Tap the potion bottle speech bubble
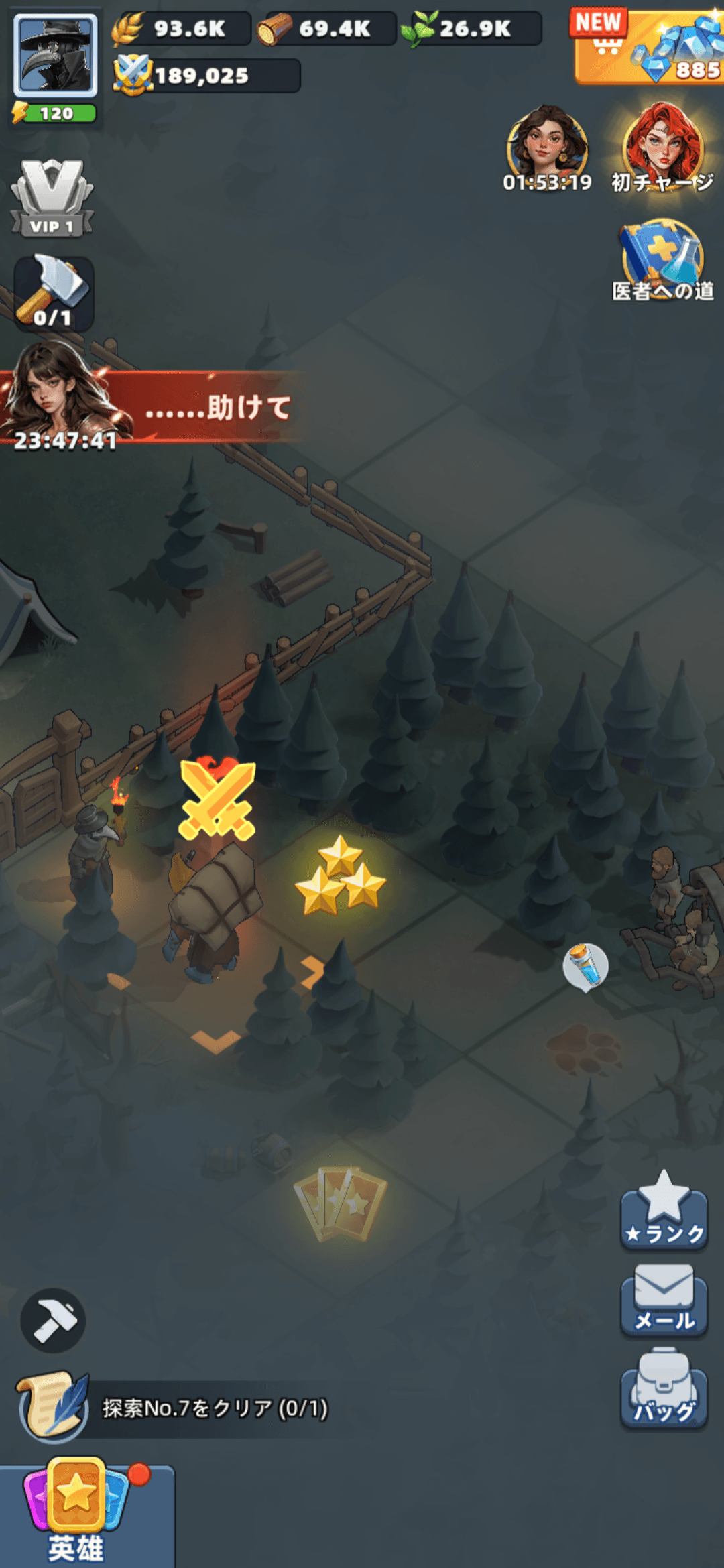Screen dimensions: 724x1568 coord(586,966)
